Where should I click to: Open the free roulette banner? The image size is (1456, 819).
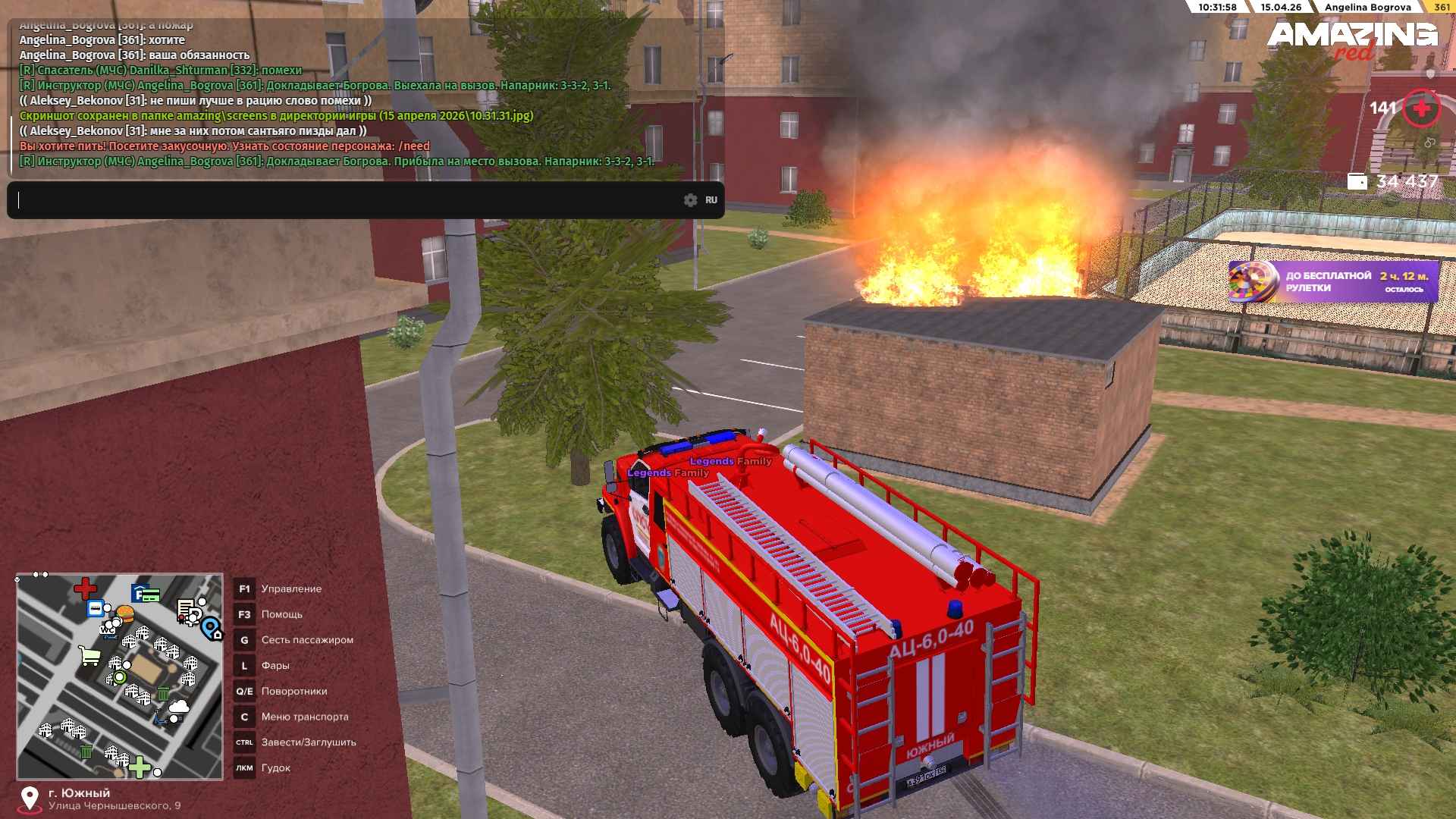pos(1333,282)
